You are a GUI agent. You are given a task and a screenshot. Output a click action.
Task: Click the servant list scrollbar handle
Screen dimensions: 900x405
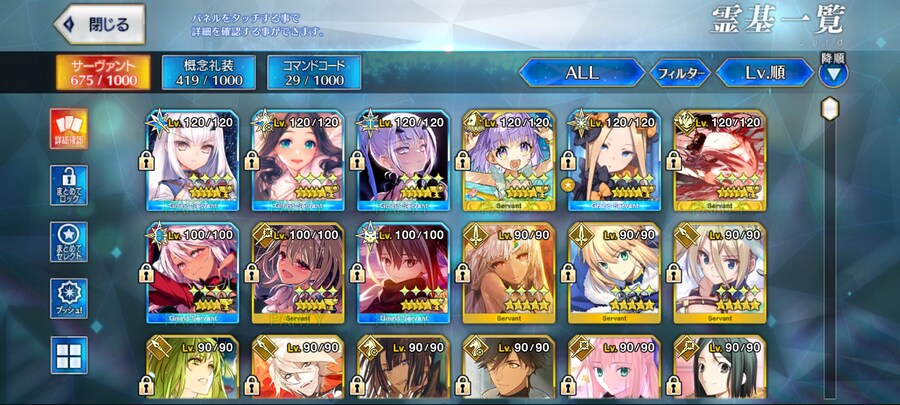(829, 106)
